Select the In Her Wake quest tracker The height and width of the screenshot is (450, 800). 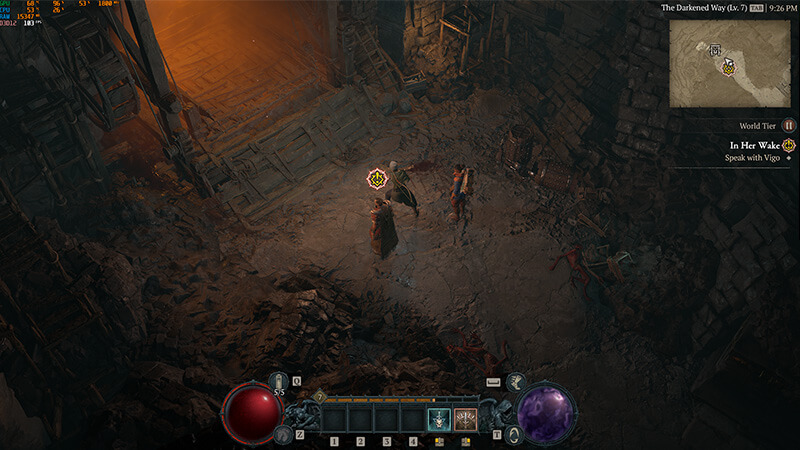tap(755, 145)
